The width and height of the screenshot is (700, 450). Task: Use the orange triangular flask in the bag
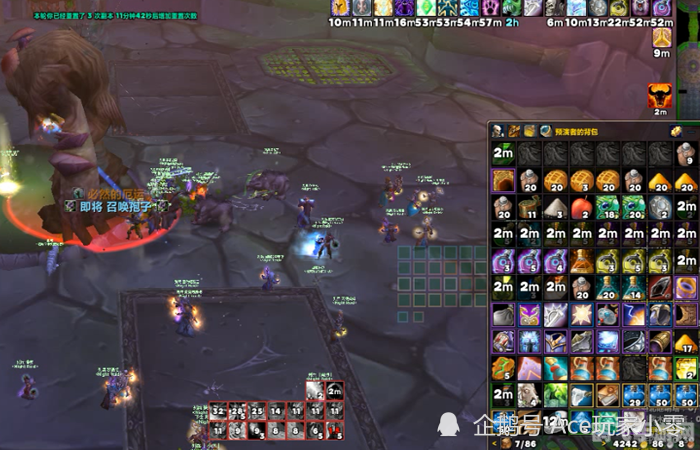pyautogui.click(x=581, y=261)
